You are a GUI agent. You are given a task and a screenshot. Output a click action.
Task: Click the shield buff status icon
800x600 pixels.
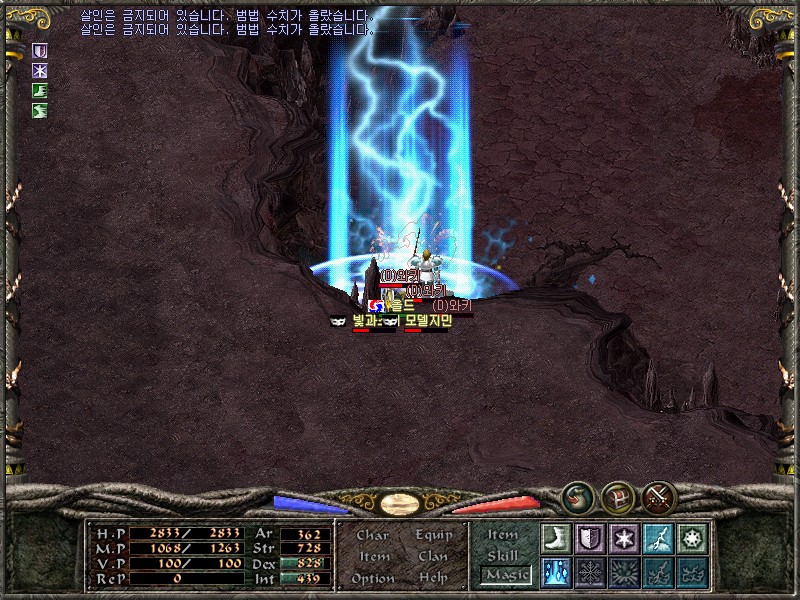tap(41, 50)
